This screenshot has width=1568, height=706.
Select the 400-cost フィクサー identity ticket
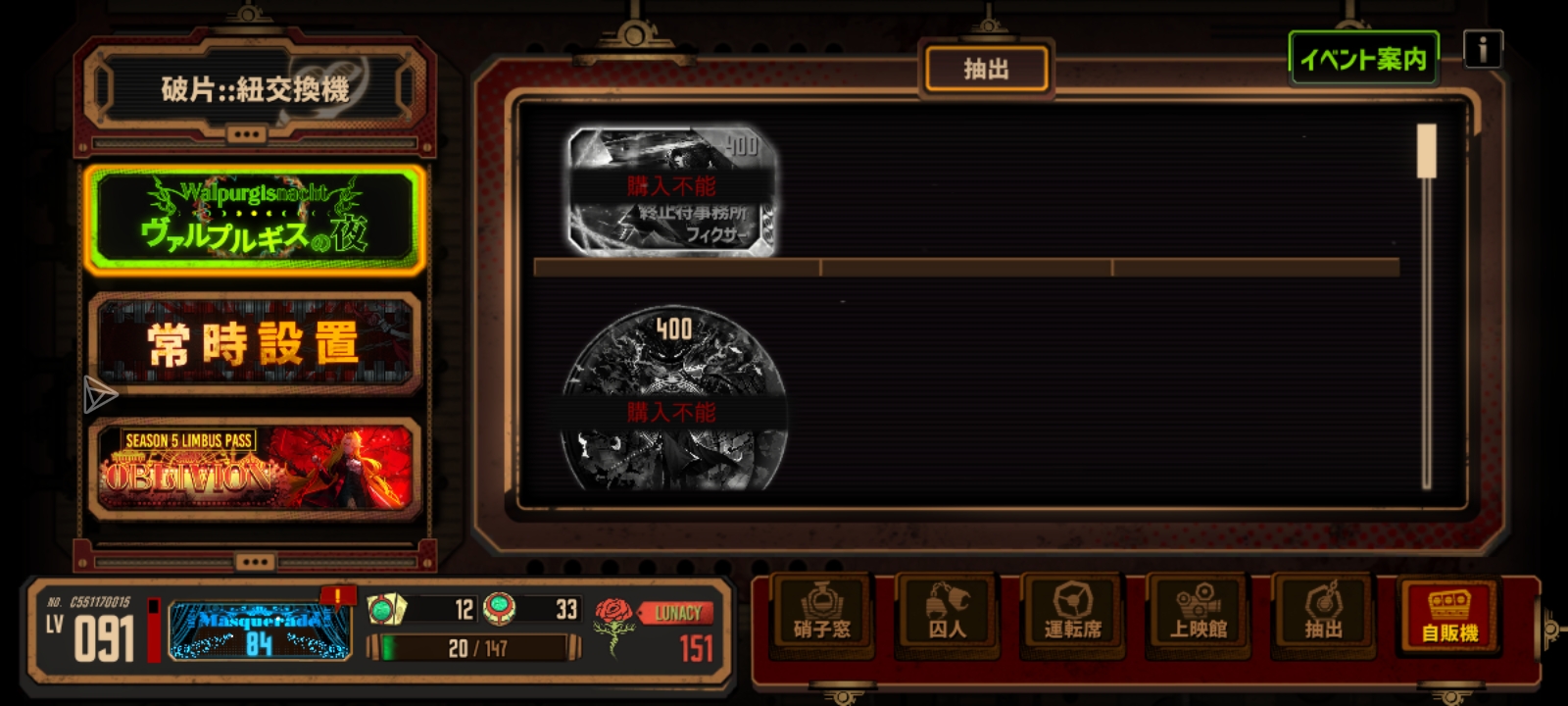point(672,190)
